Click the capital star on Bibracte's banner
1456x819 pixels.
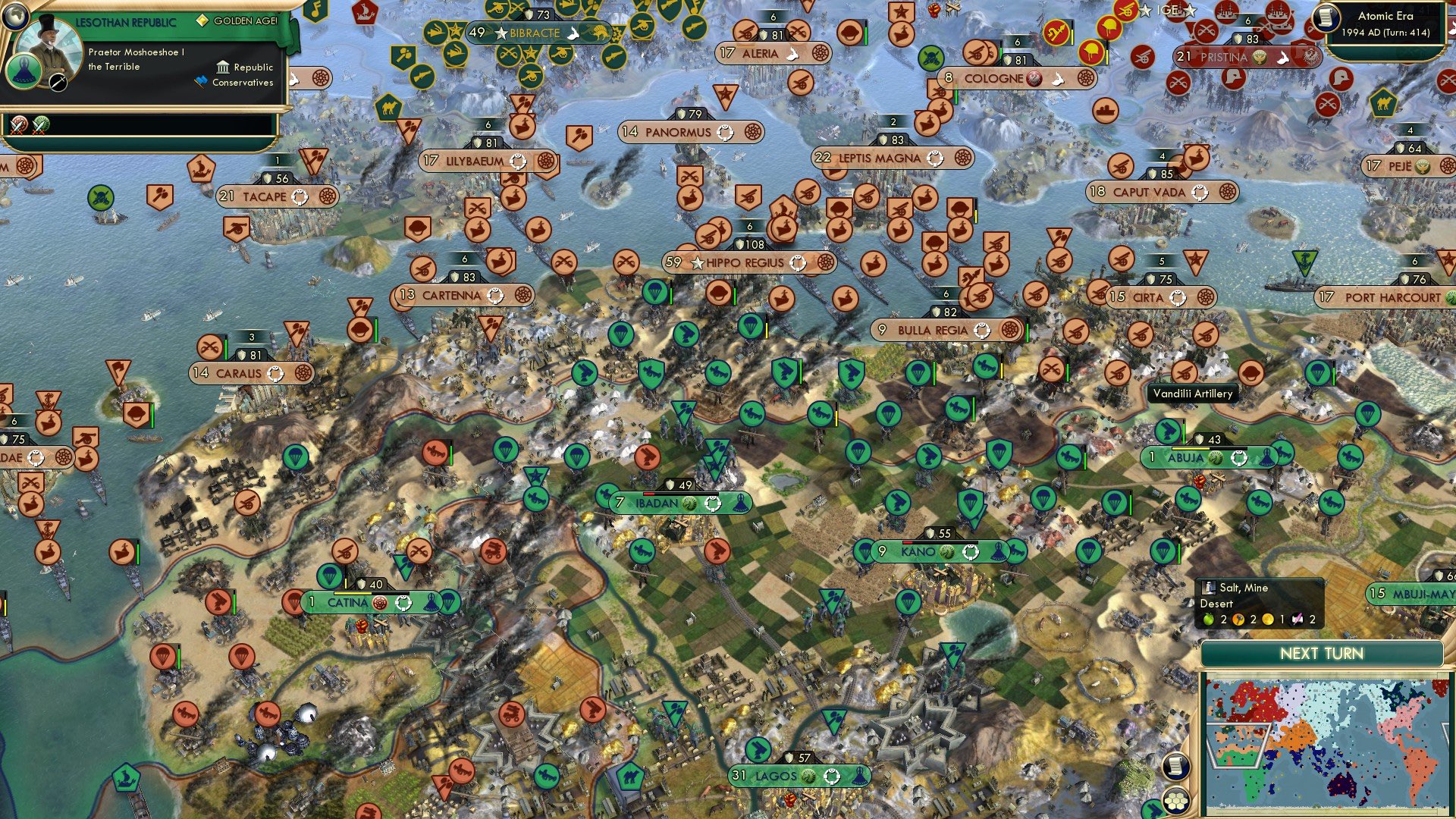click(500, 33)
